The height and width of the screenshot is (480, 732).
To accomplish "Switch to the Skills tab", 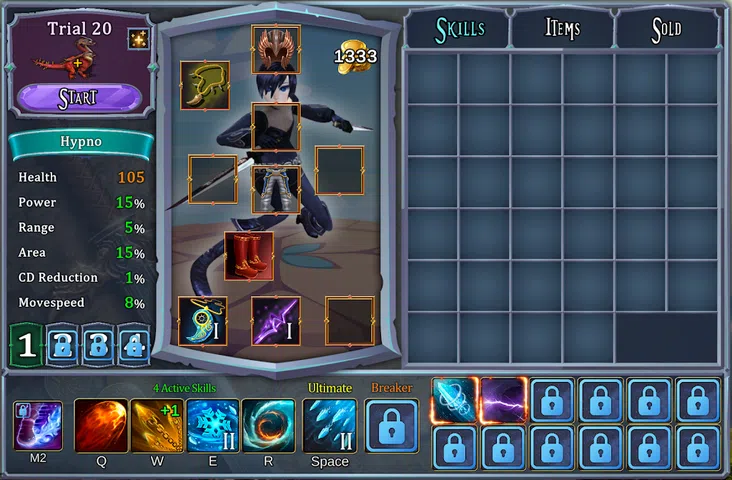I will click(459, 29).
